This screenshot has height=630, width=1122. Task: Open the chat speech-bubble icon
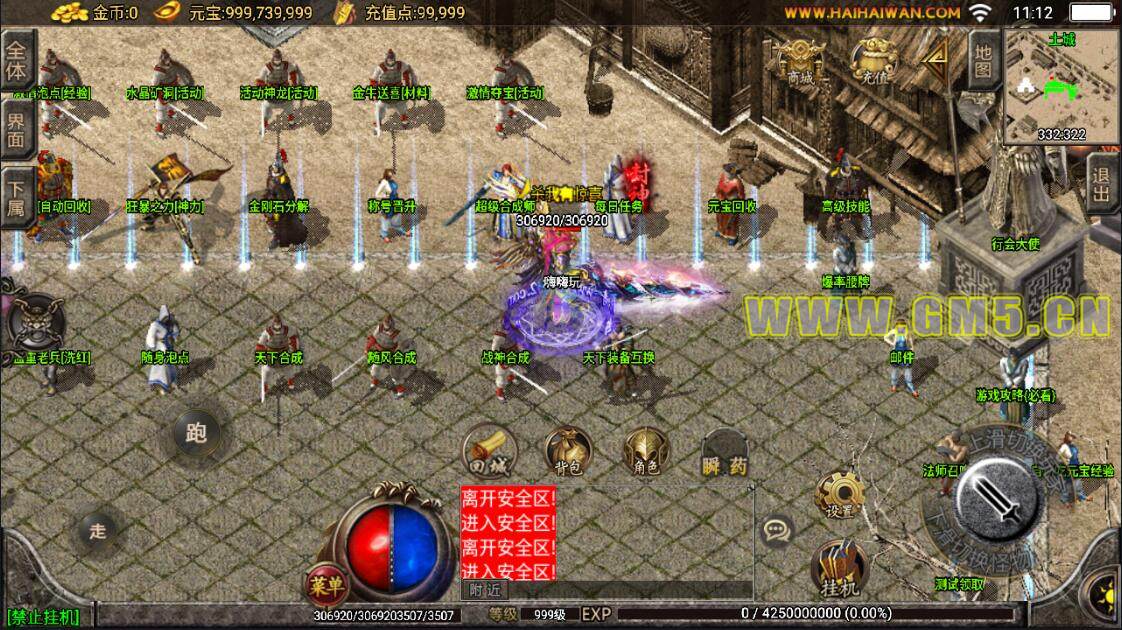coord(776,529)
